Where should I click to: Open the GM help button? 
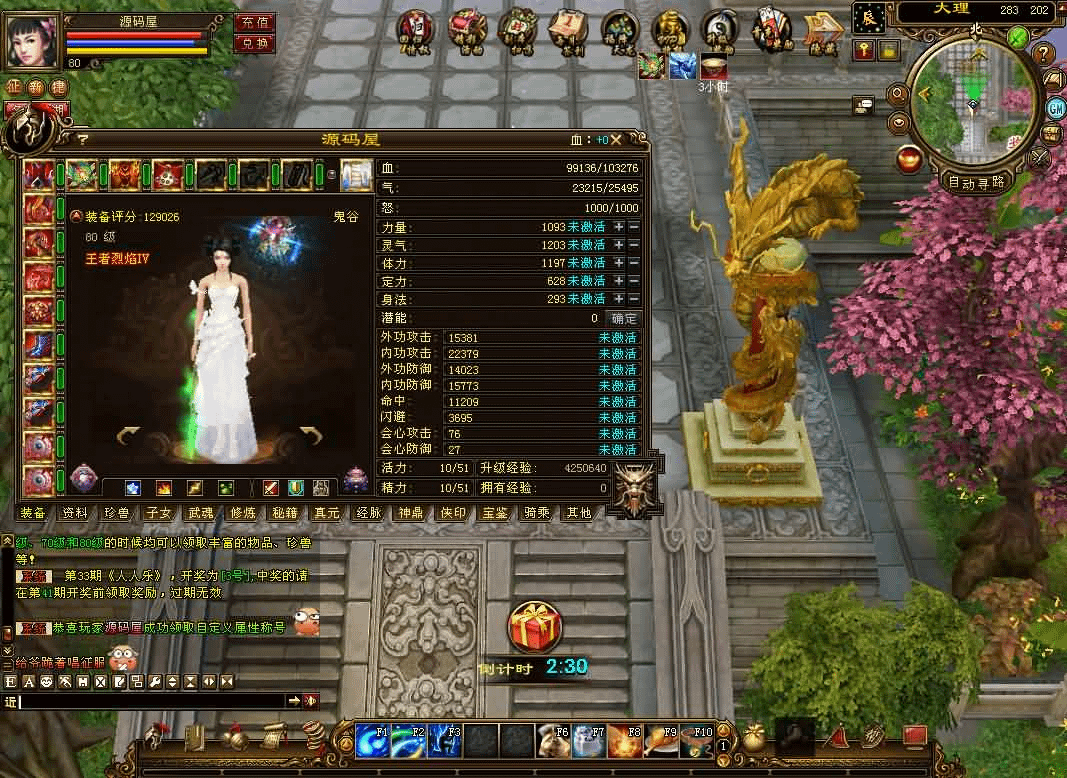coord(1055,107)
